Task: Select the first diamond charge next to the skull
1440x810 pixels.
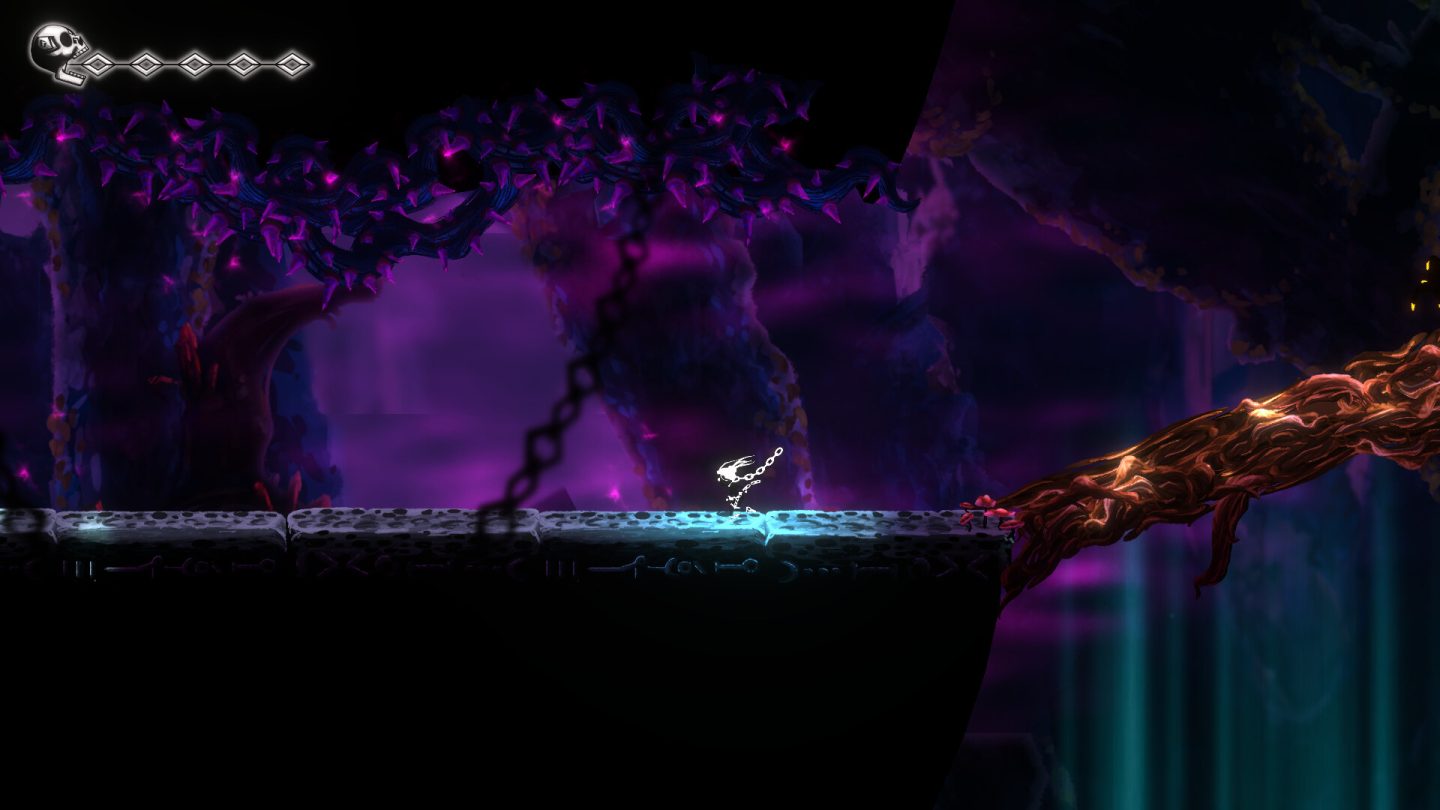Action: [x=98, y=64]
